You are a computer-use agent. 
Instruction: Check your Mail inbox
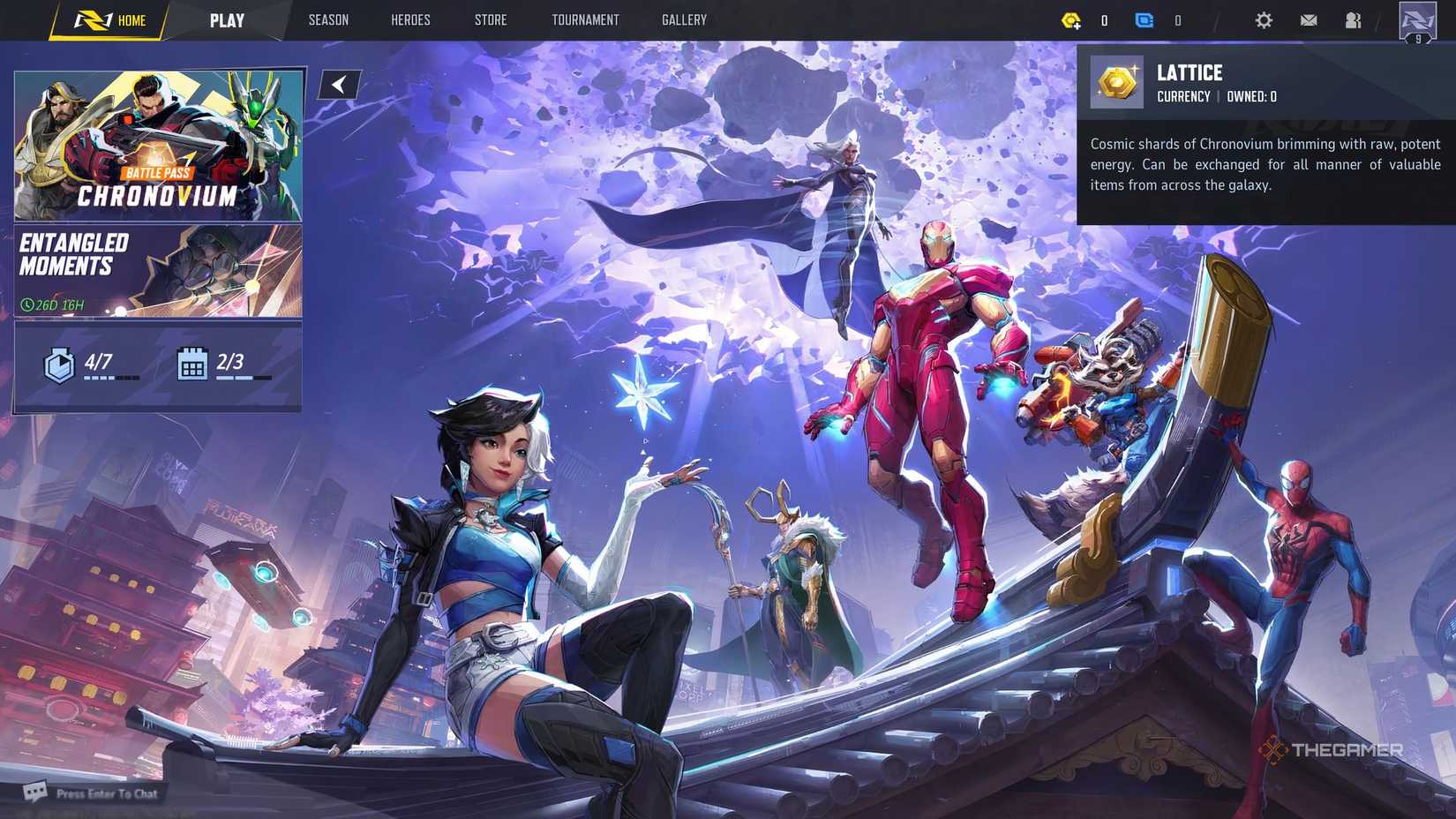click(1309, 19)
